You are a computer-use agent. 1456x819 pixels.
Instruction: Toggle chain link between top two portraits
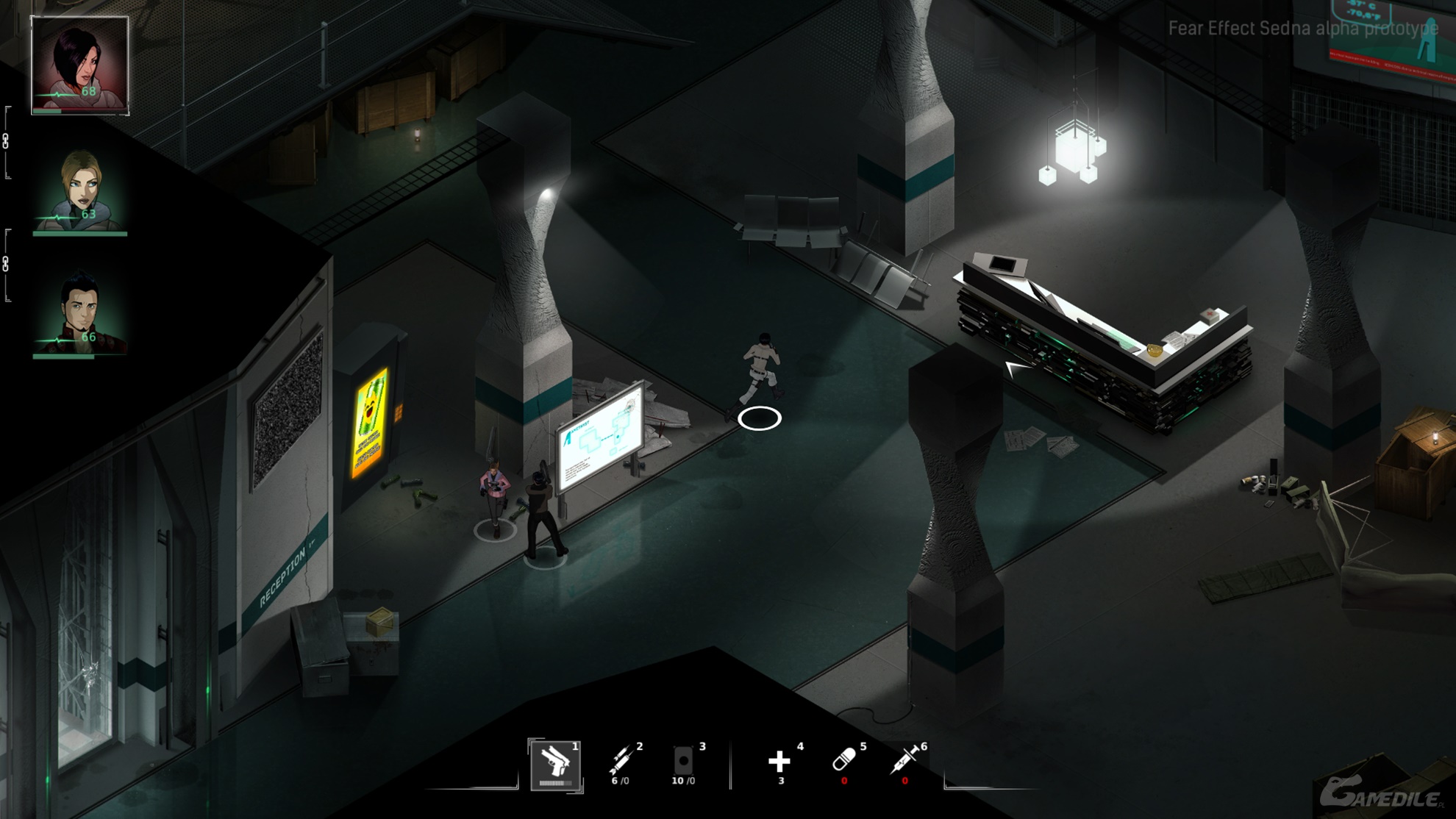(x=6, y=142)
